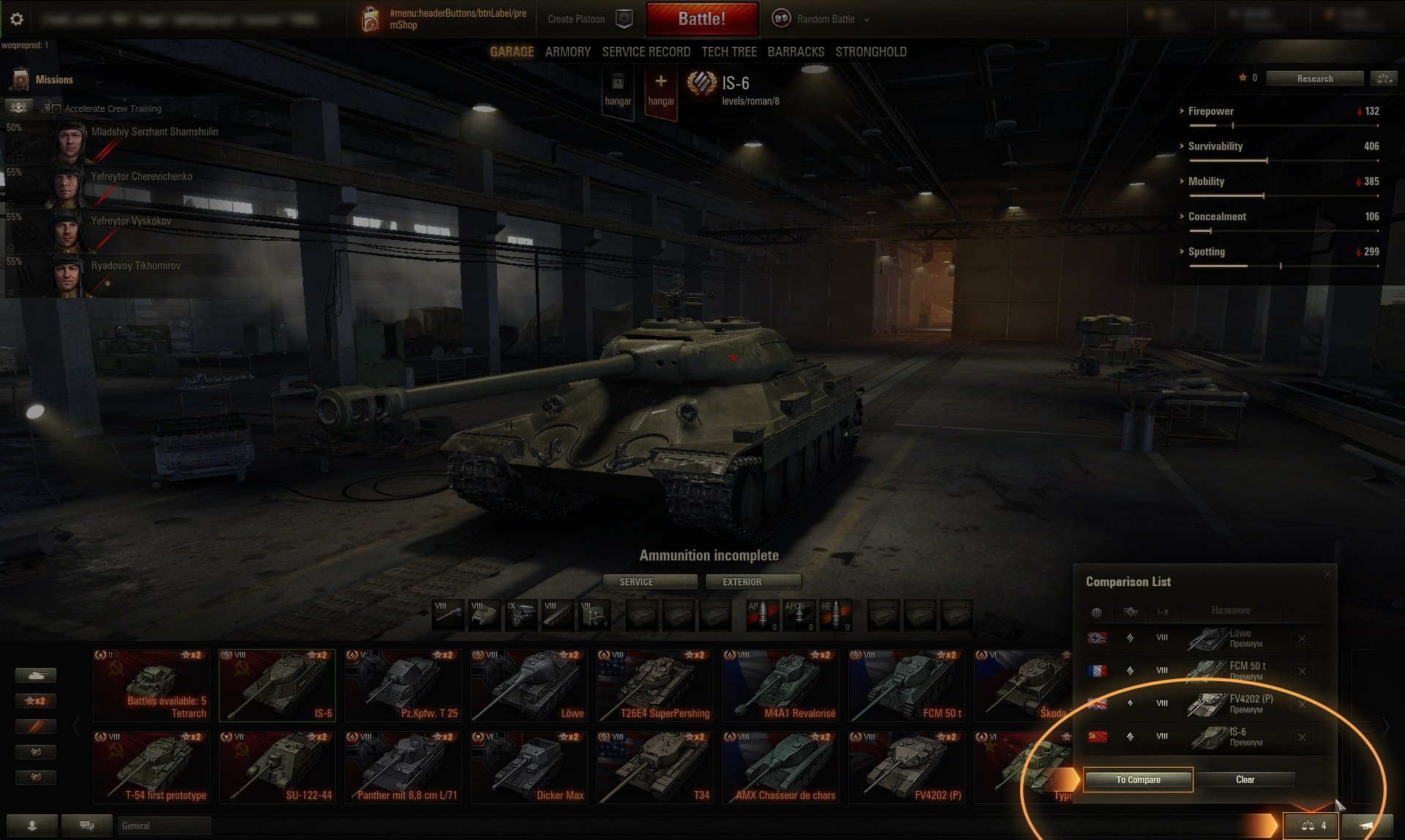Close the Comparison List popup
This screenshot has width=1405, height=840.
tap(1327, 574)
